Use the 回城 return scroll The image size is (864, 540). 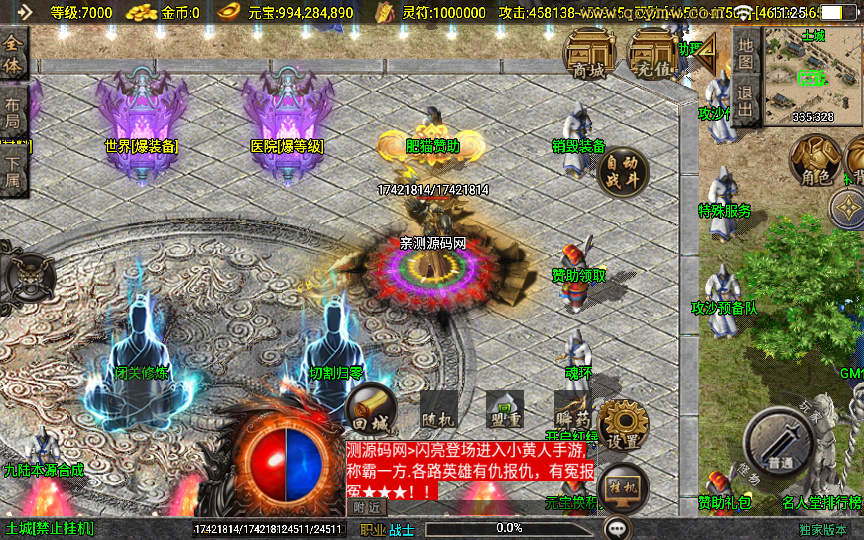(370, 410)
